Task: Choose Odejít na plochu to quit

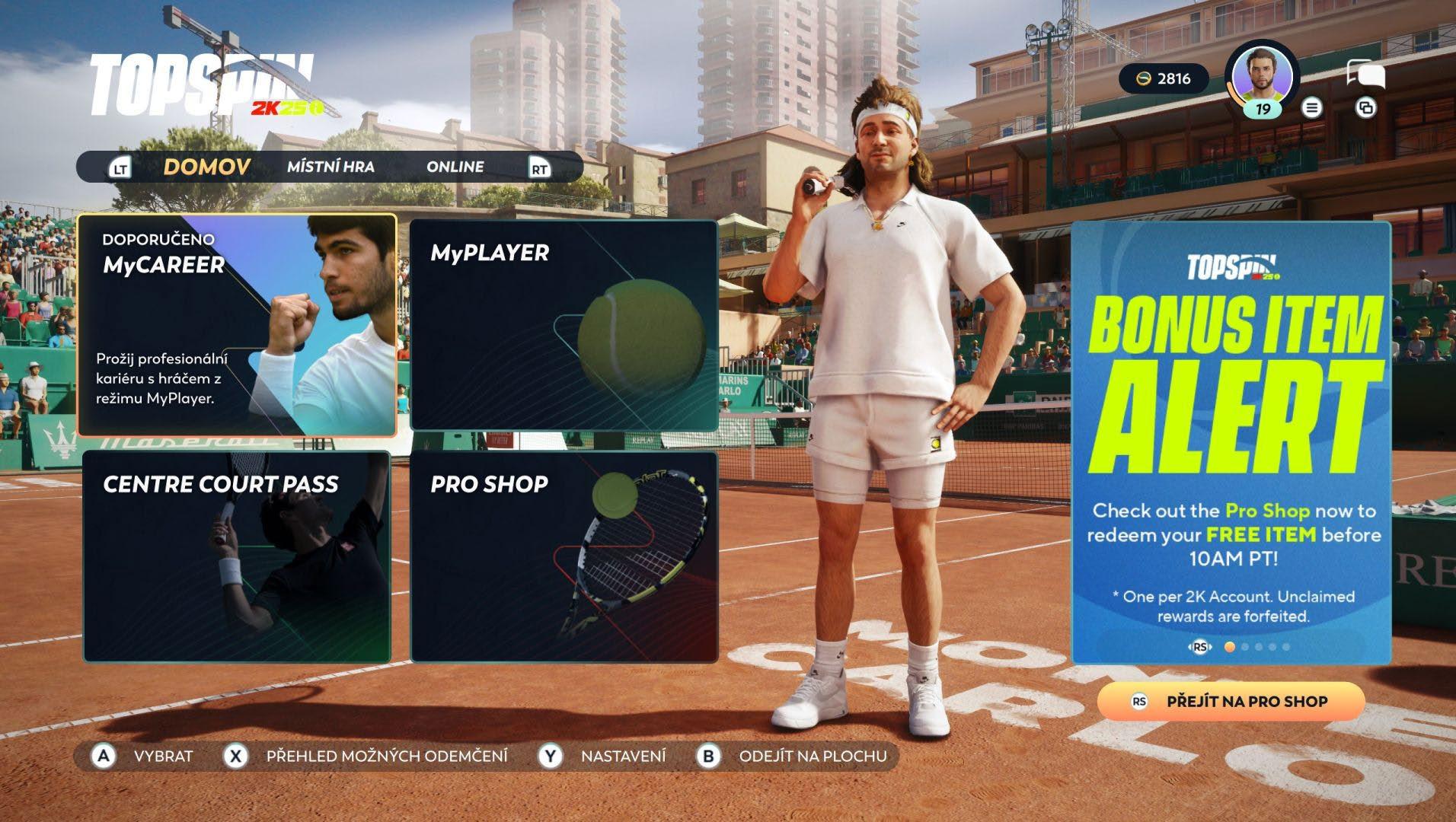Action: 812,756
